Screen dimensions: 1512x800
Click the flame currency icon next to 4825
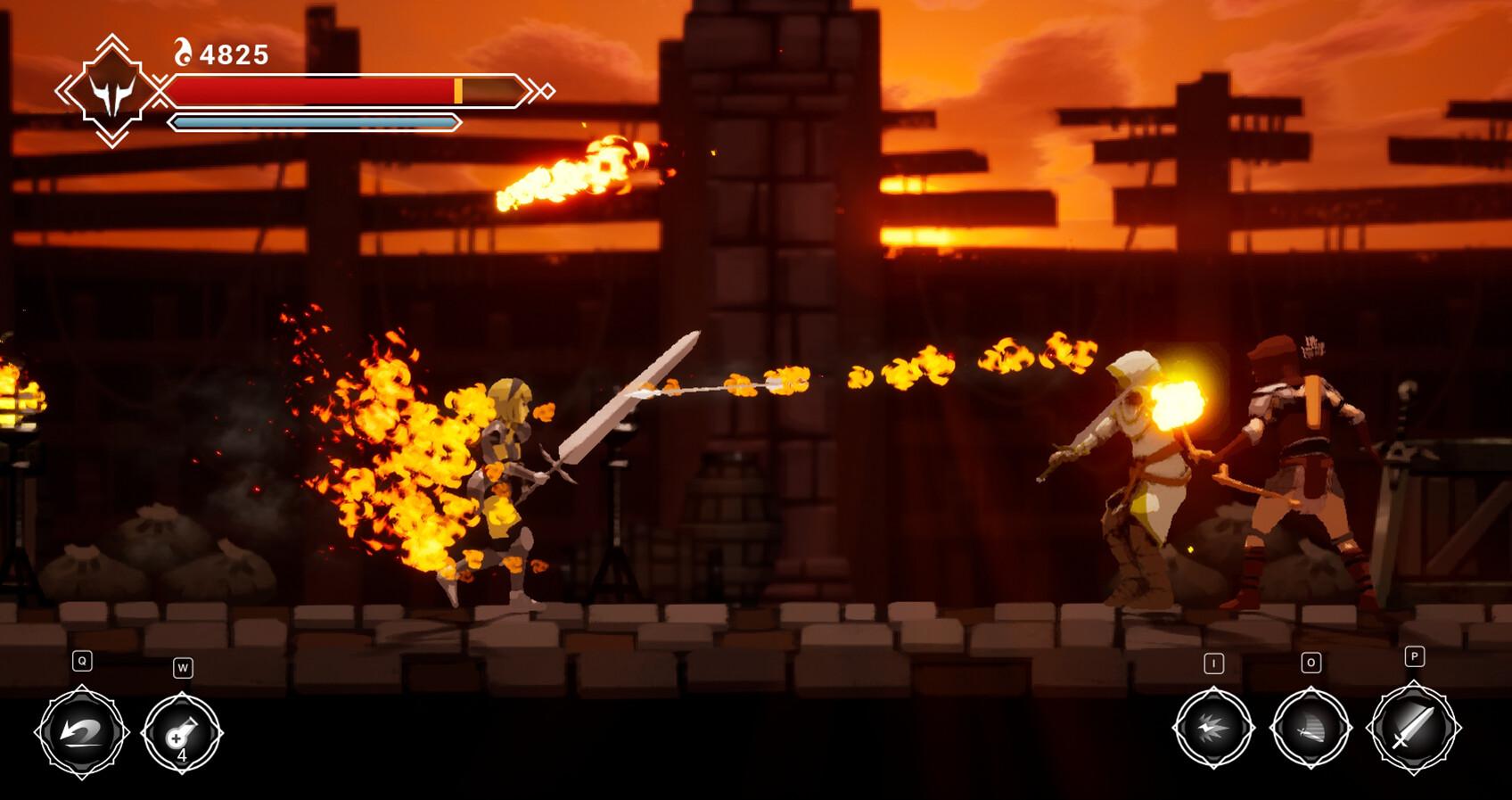185,53
